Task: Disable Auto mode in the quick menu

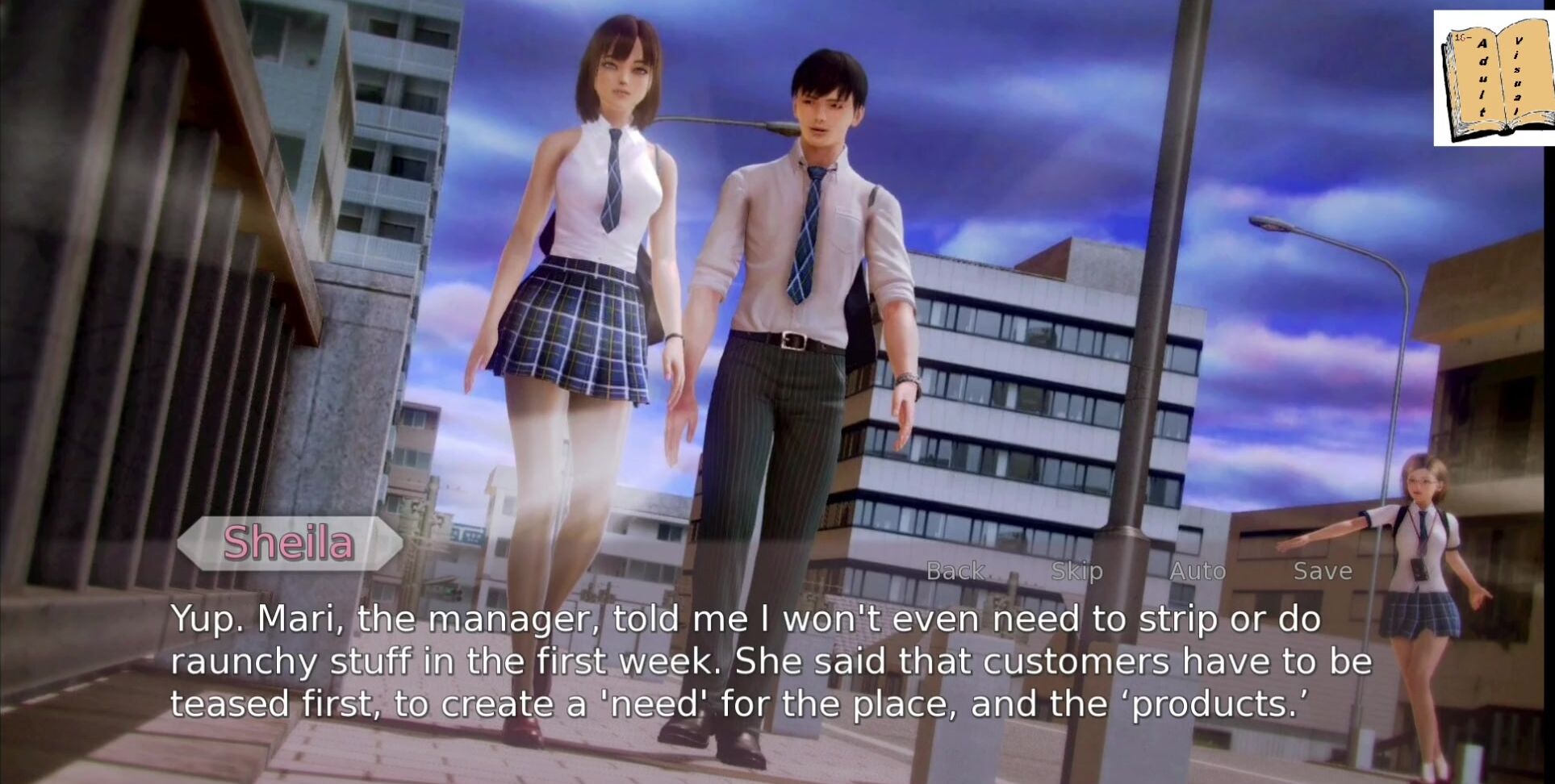Action: coord(1197,571)
